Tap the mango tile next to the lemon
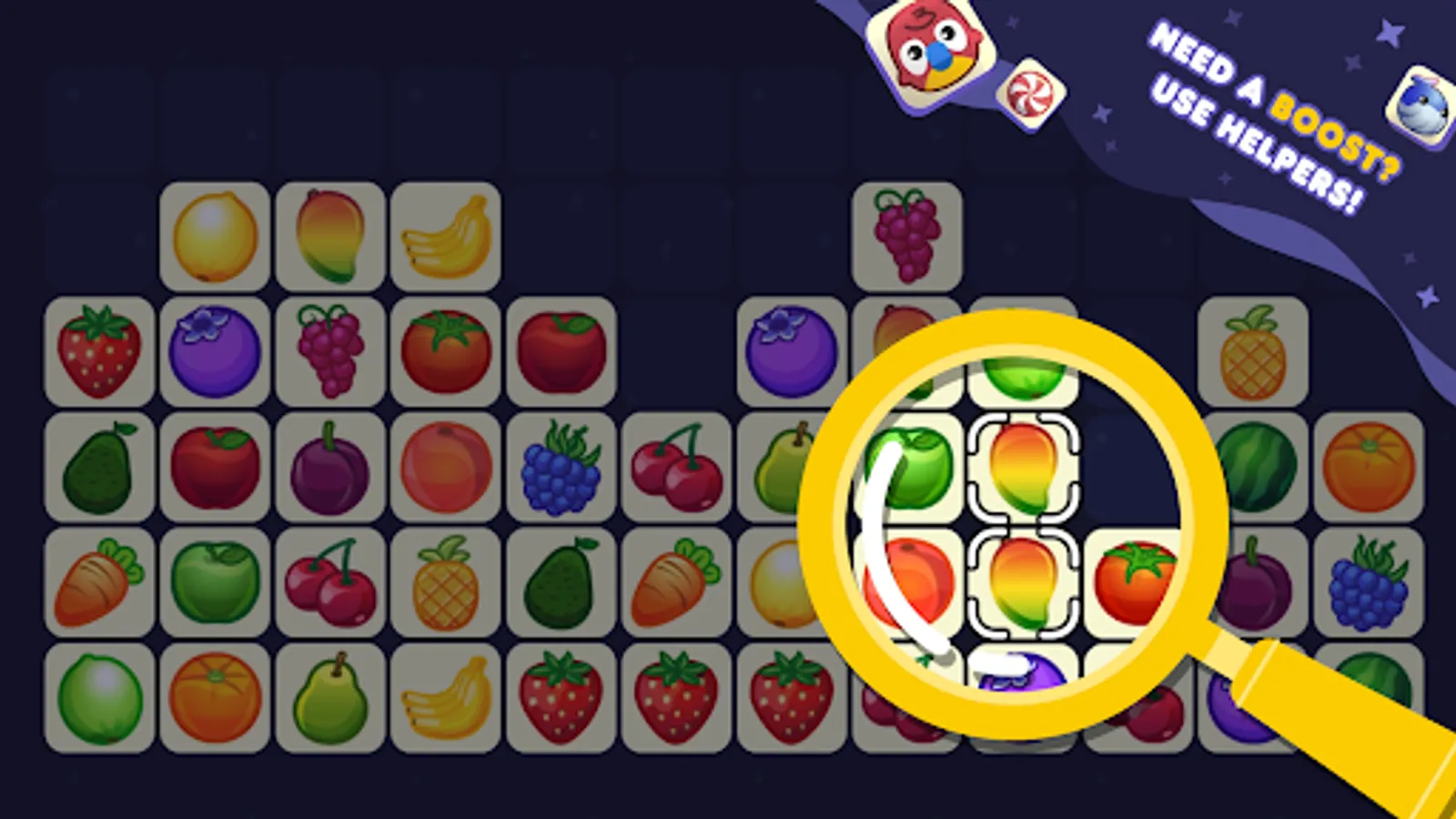 tap(330, 237)
